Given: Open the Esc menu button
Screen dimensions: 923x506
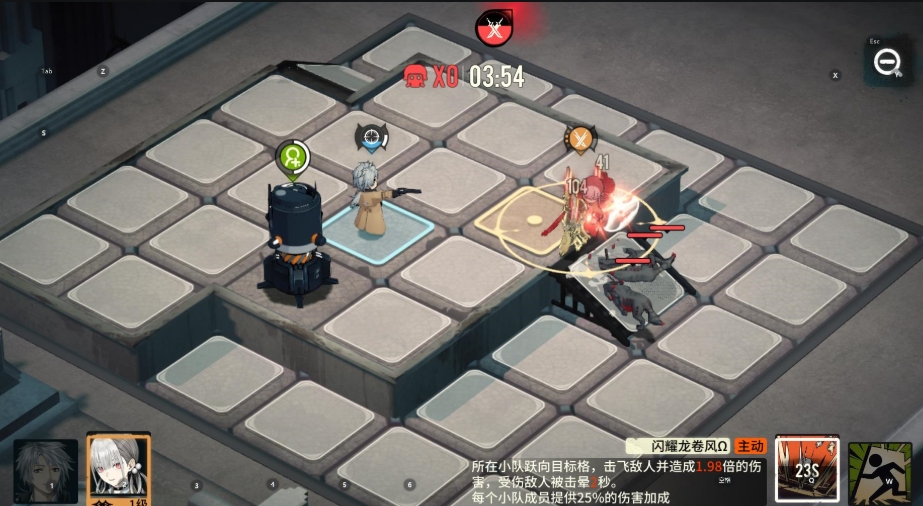Looking at the screenshot, I should [x=886, y=61].
